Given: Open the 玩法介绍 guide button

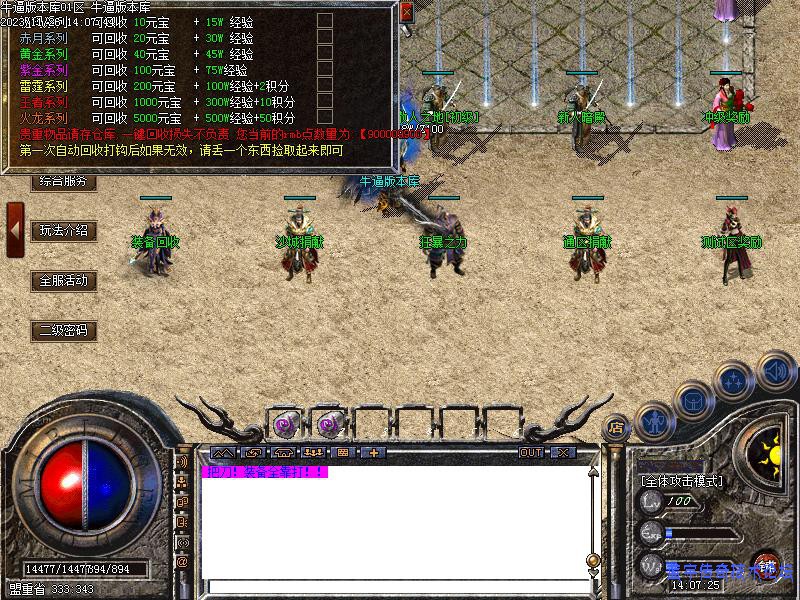Looking at the screenshot, I should [x=64, y=231].
